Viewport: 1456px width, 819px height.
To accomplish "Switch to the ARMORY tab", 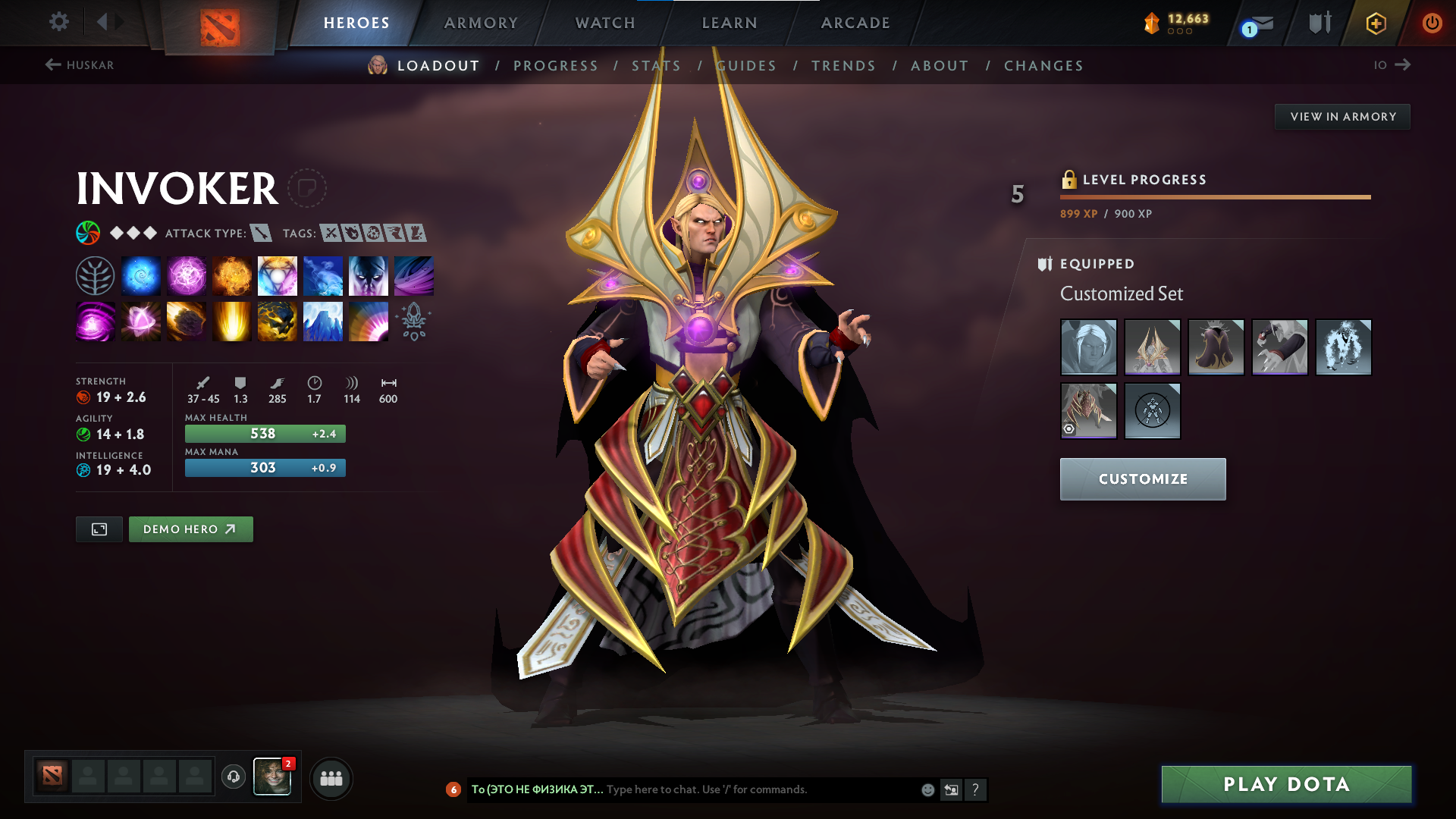I will 481,23.
